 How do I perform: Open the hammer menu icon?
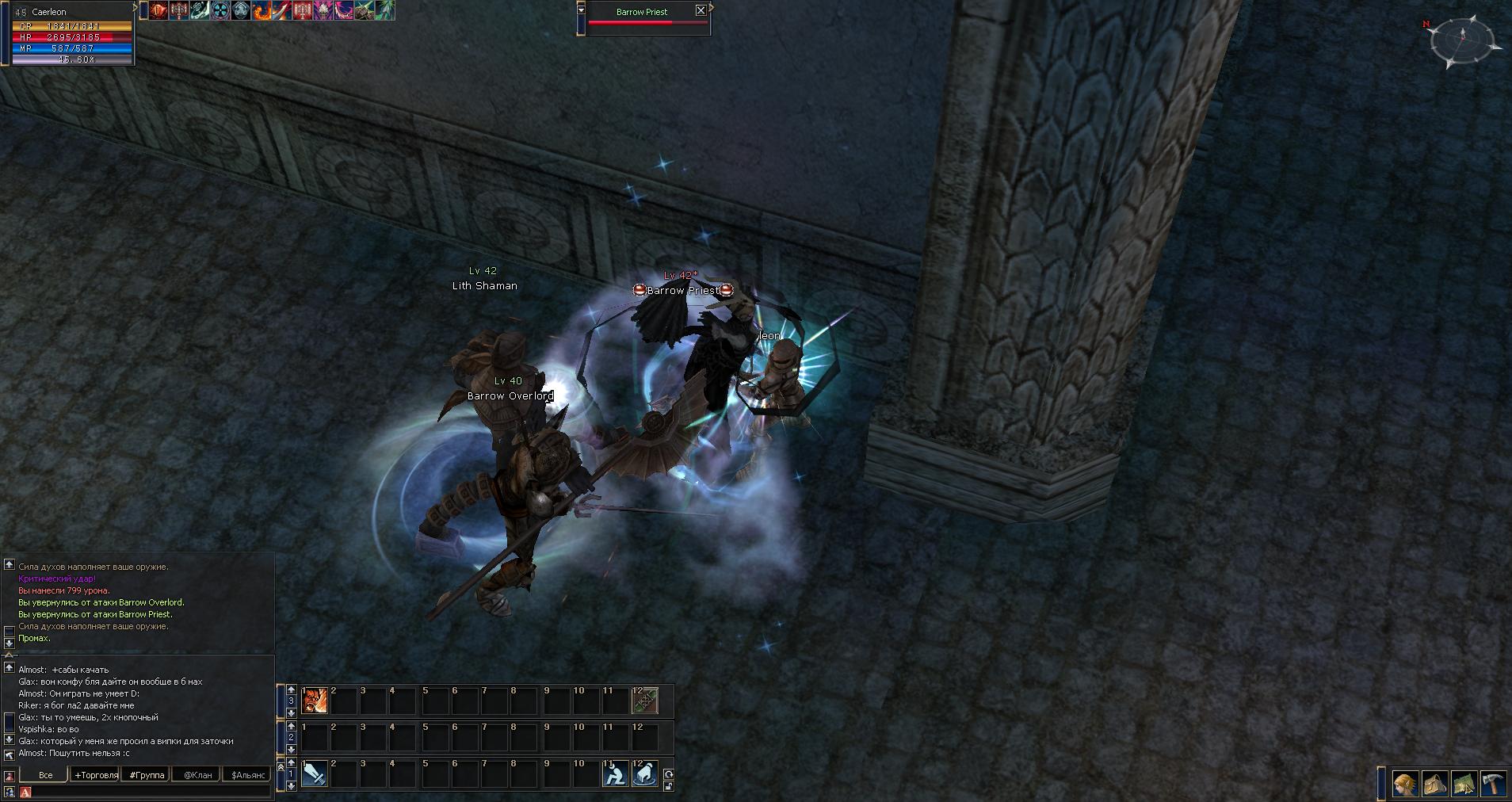pos(1493,785)
